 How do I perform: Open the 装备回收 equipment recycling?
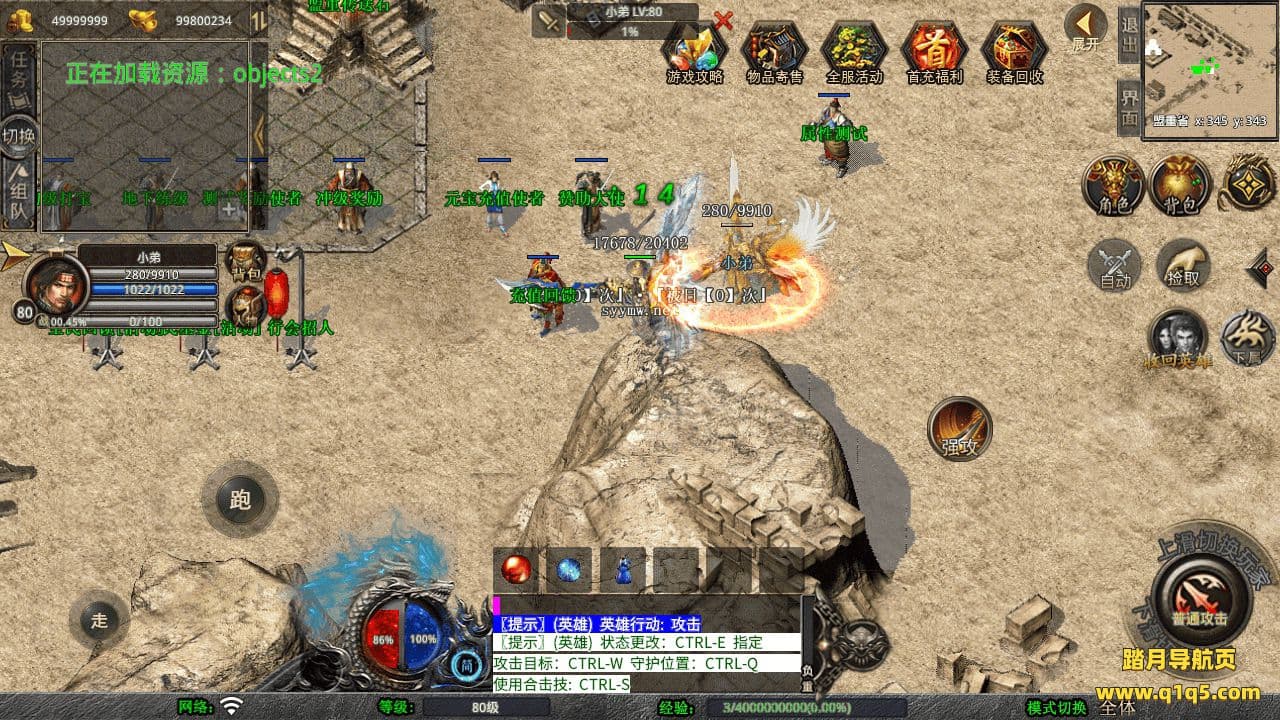coord(1014,50)
